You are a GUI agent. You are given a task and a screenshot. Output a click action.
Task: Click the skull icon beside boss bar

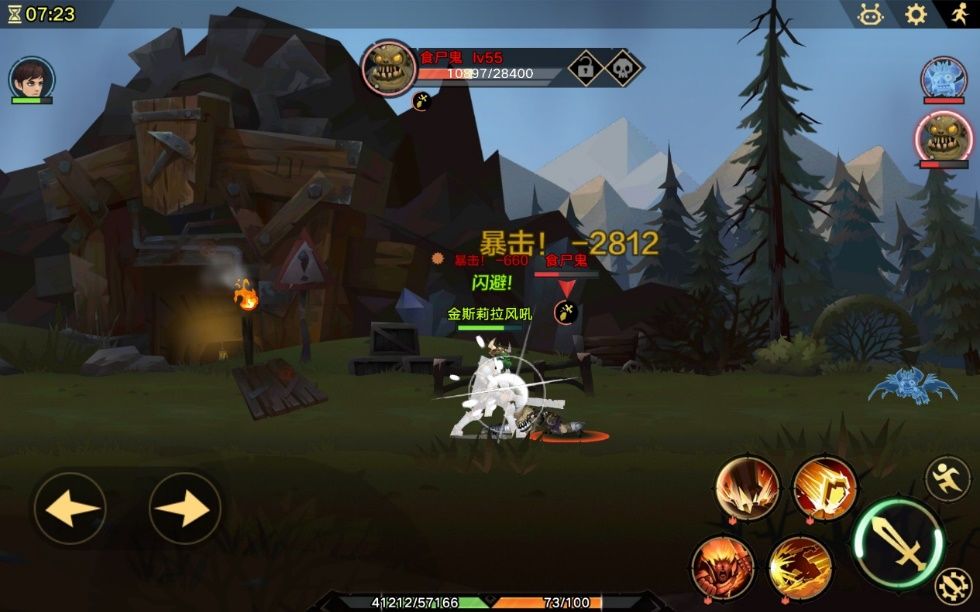pos(623,68)
